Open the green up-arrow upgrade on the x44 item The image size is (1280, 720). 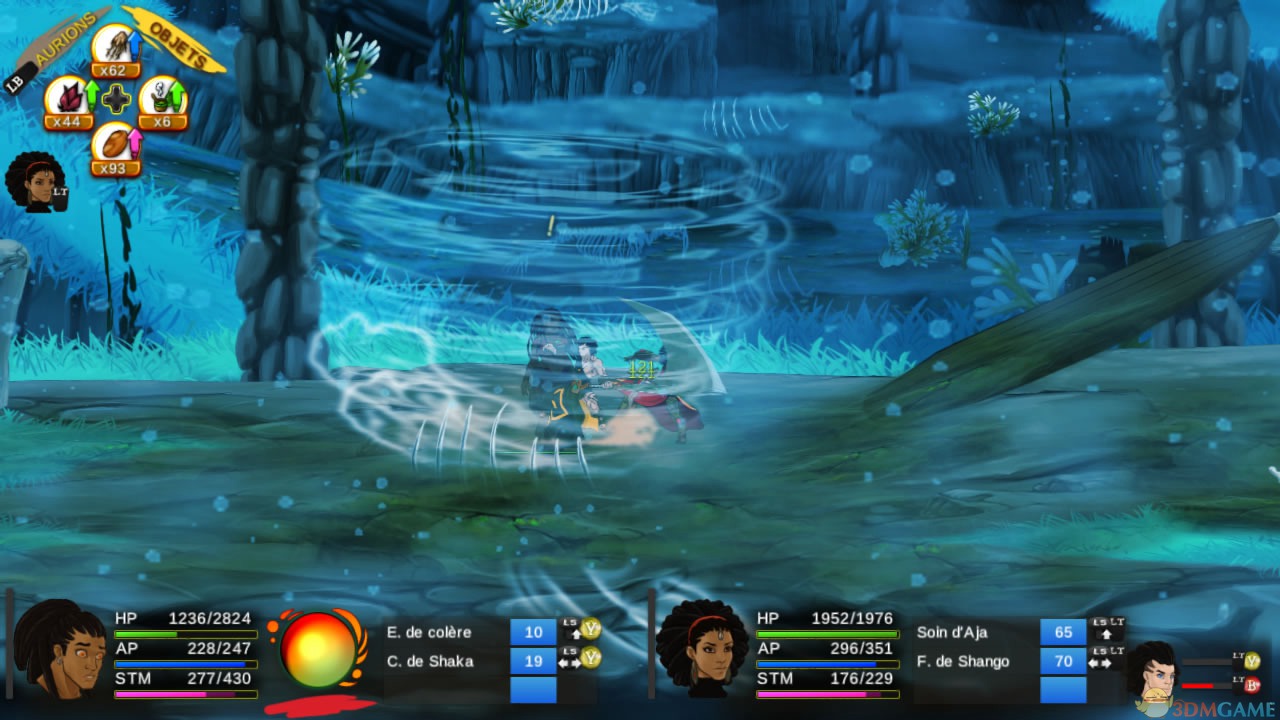coord(92,92)
